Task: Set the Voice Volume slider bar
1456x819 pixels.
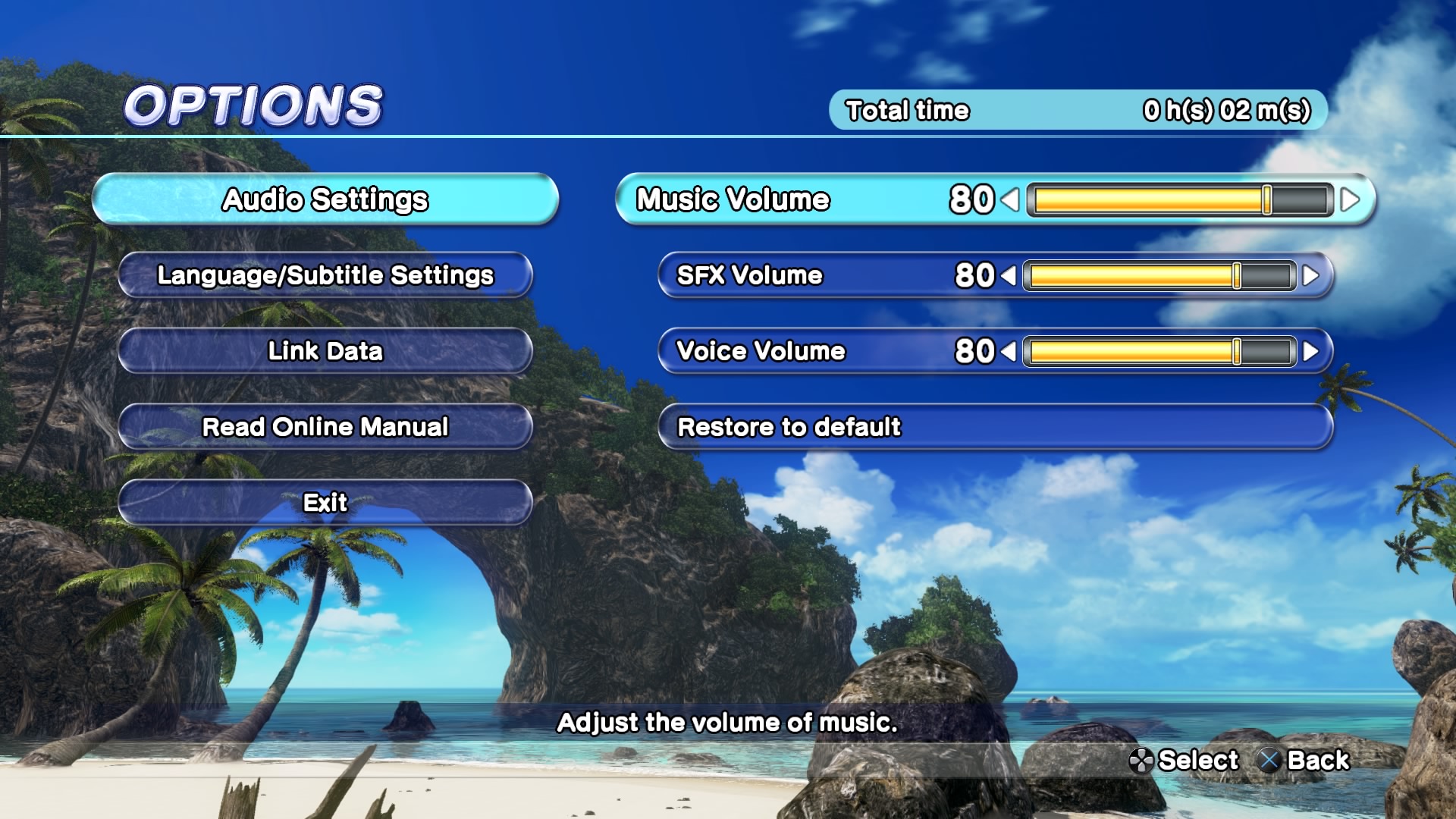Action: (1159, 352)
